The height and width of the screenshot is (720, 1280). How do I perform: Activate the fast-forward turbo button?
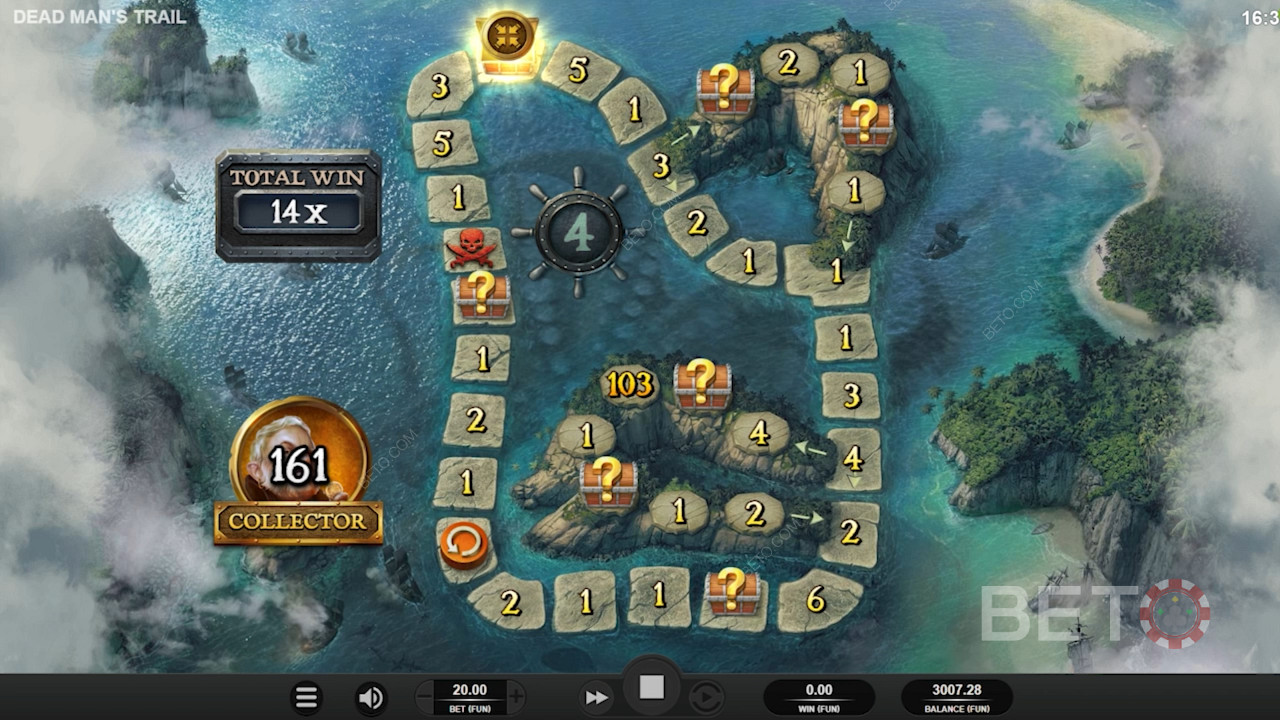(596, 697)
